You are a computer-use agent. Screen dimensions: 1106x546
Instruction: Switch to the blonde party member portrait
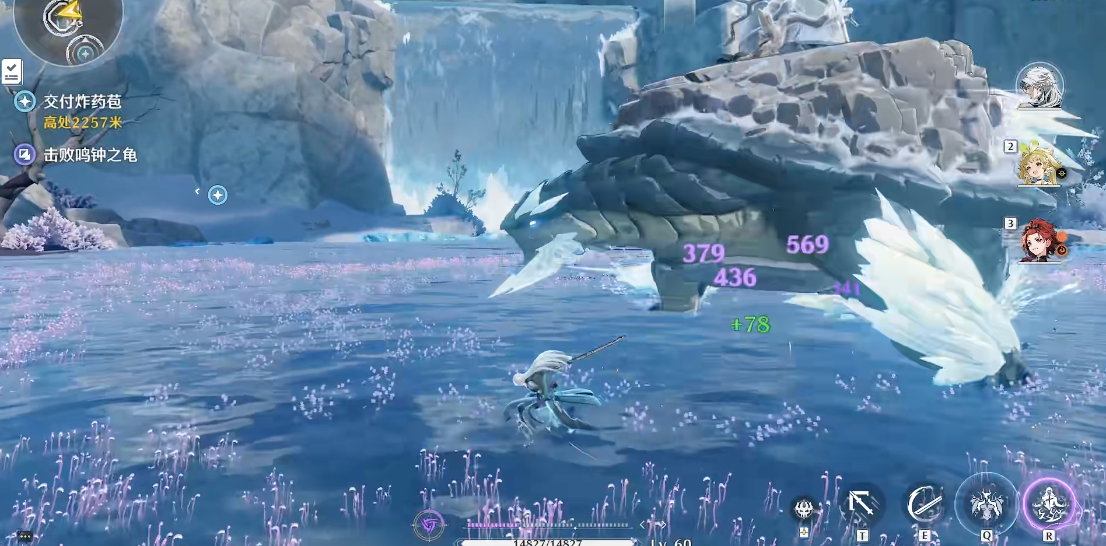[x=1038, y=165]
